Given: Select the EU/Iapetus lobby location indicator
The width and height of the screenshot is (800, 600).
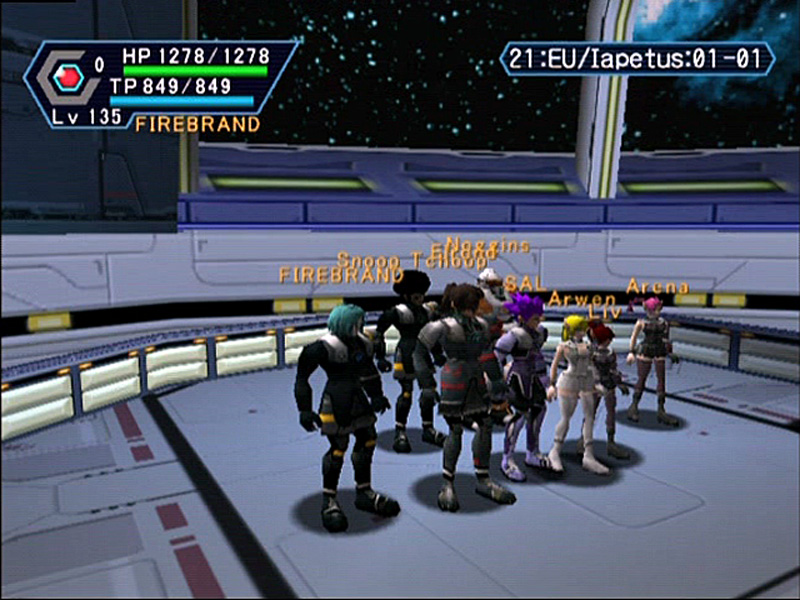Looking at the screenshot, I should click(637, 58).
